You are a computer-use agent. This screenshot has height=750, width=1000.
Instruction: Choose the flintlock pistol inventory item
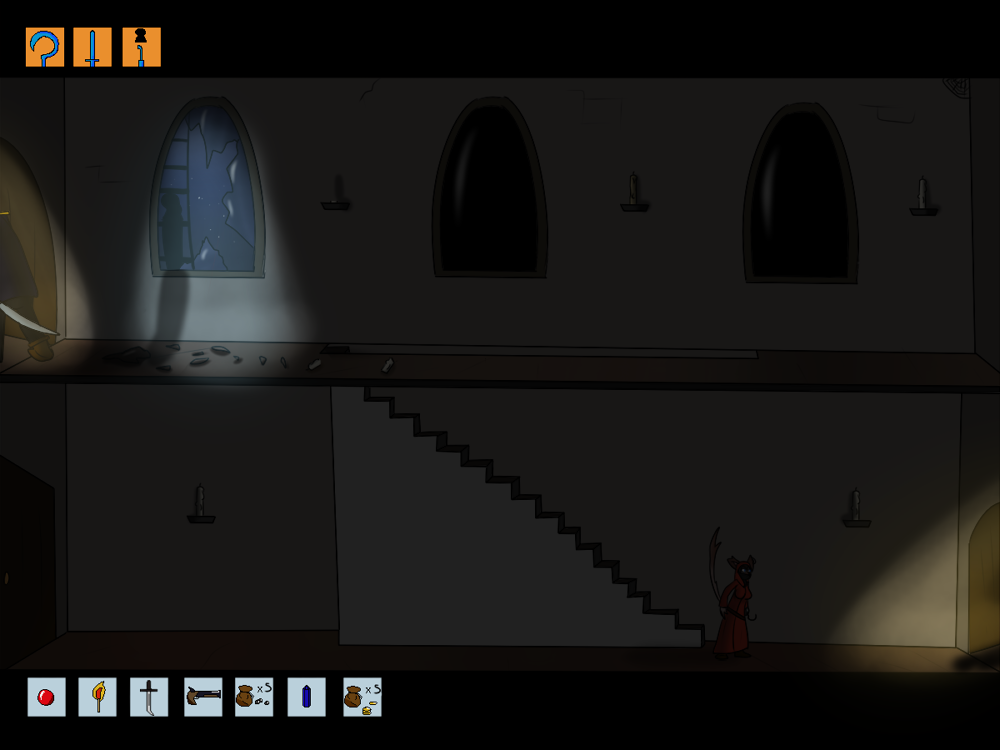click(203, 697)
